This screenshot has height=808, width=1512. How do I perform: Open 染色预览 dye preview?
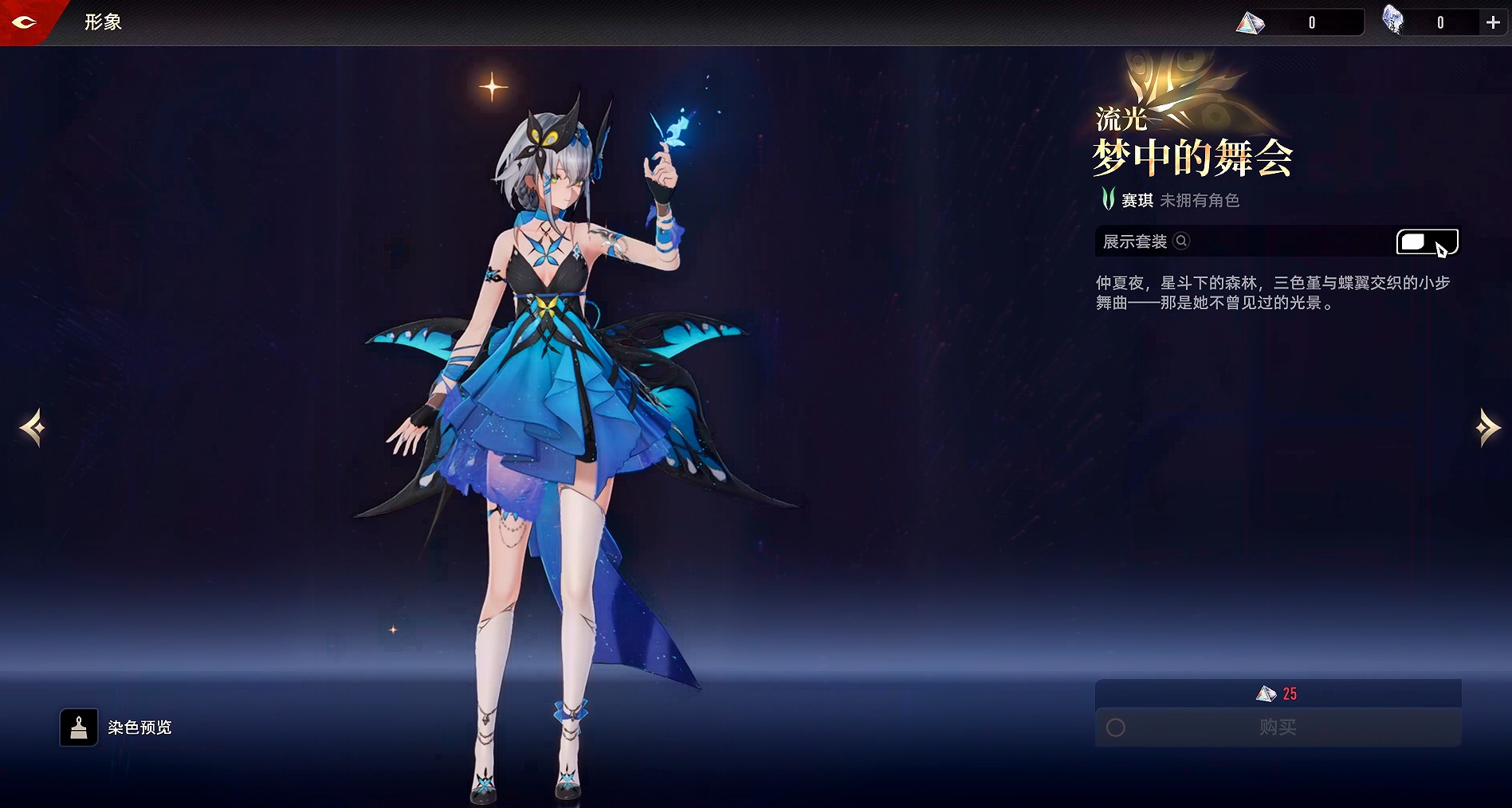pyautogui.click(x=79, y=727)
